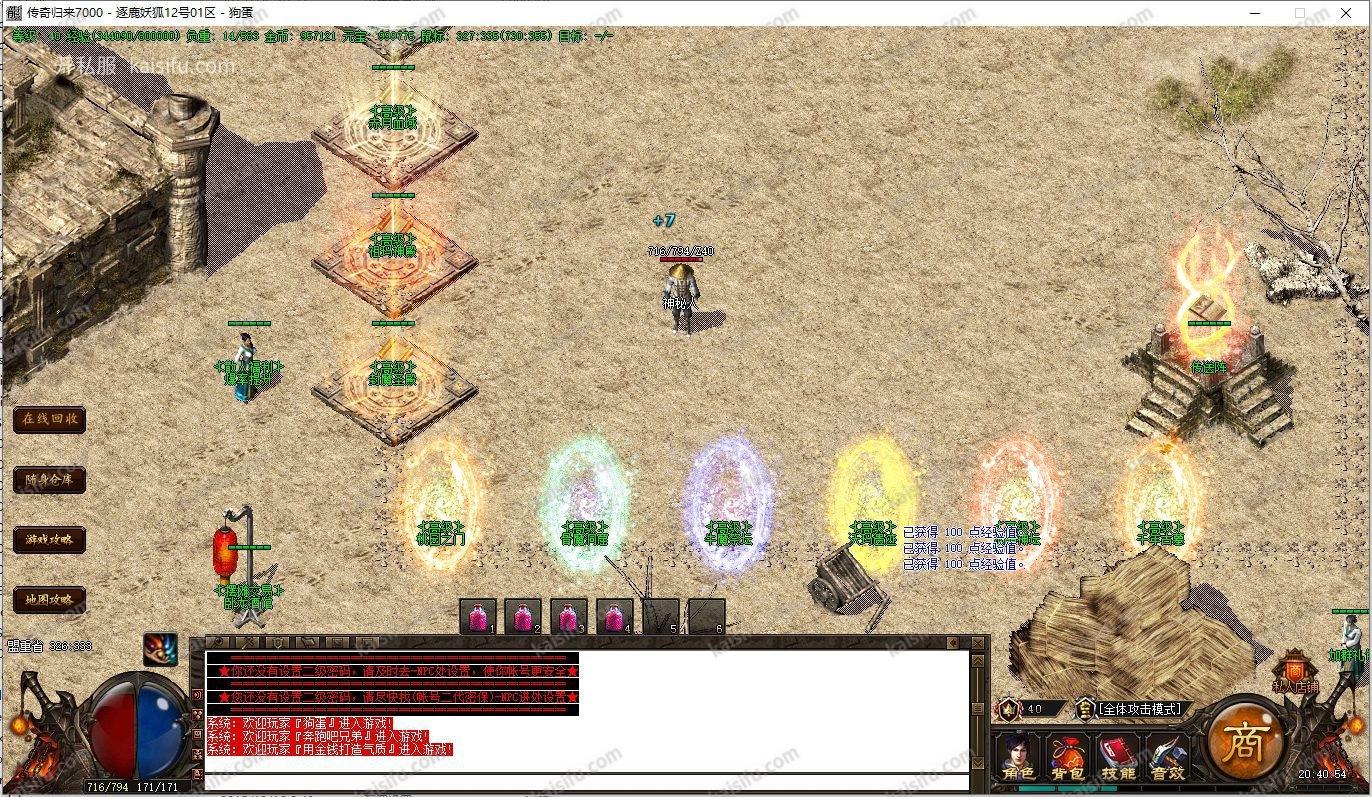The image size is (1372, 797).
Task: Click the chat text input line
Action: pos(586,782)
